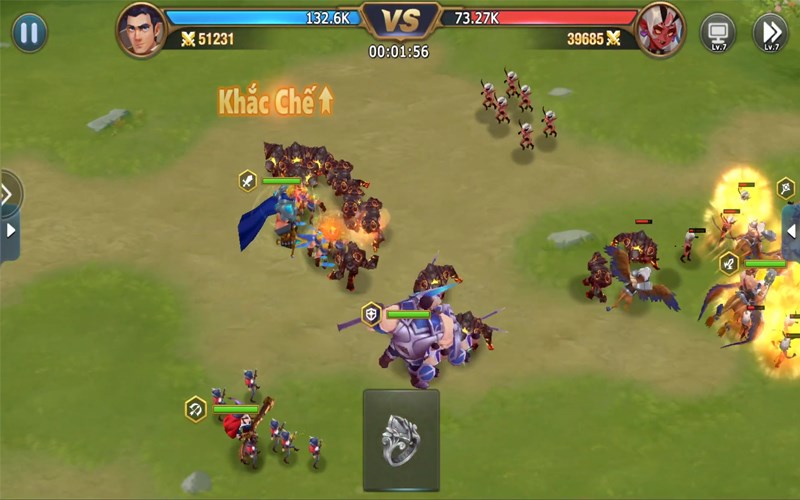
Task: Click the blue player's hero portrait
Action: pyautogui.click(x=140, y=29)
